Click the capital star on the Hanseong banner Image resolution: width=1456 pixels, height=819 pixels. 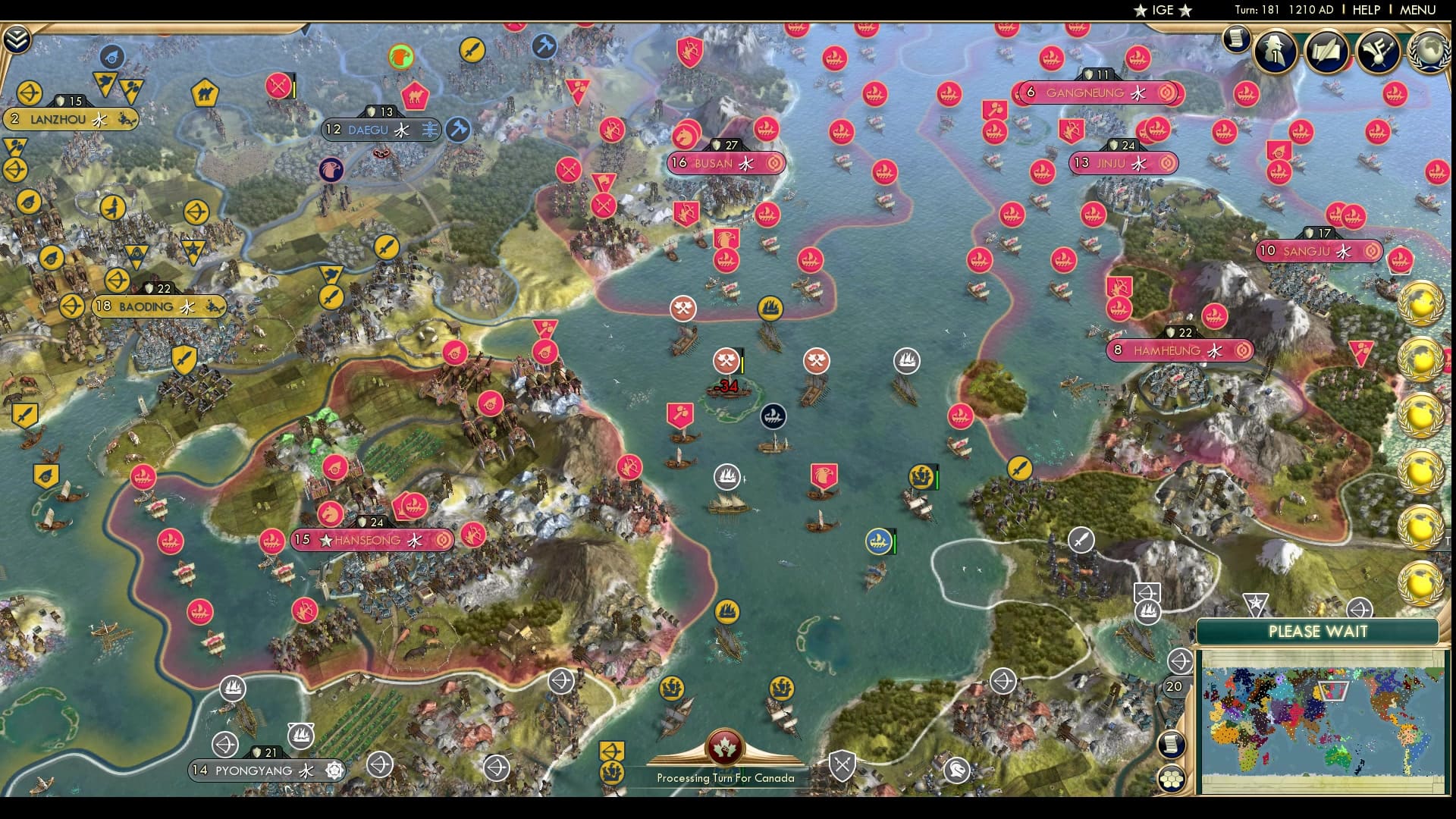326,541
